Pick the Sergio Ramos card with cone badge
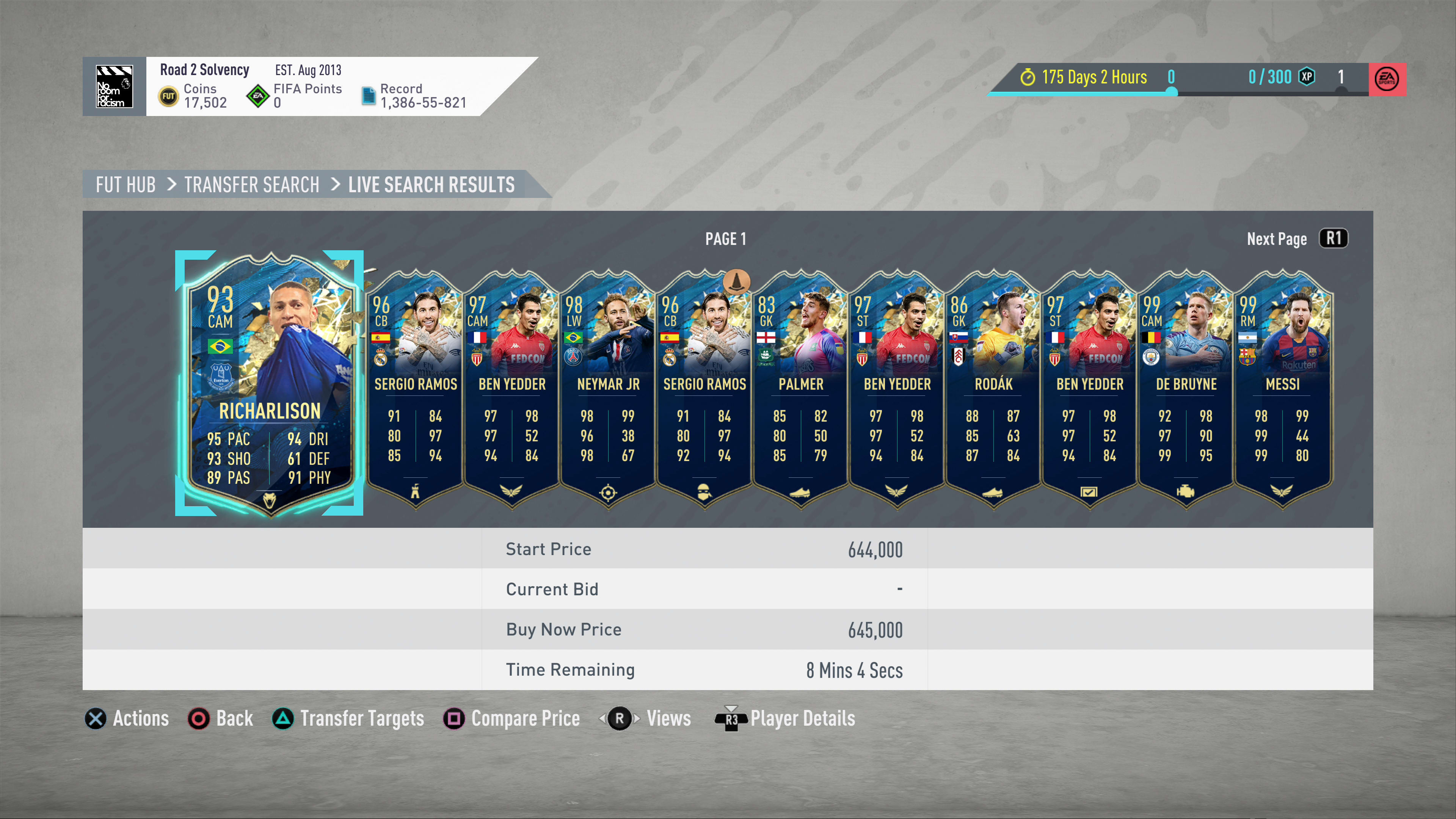1456x819 pixels. click(704, 390)
